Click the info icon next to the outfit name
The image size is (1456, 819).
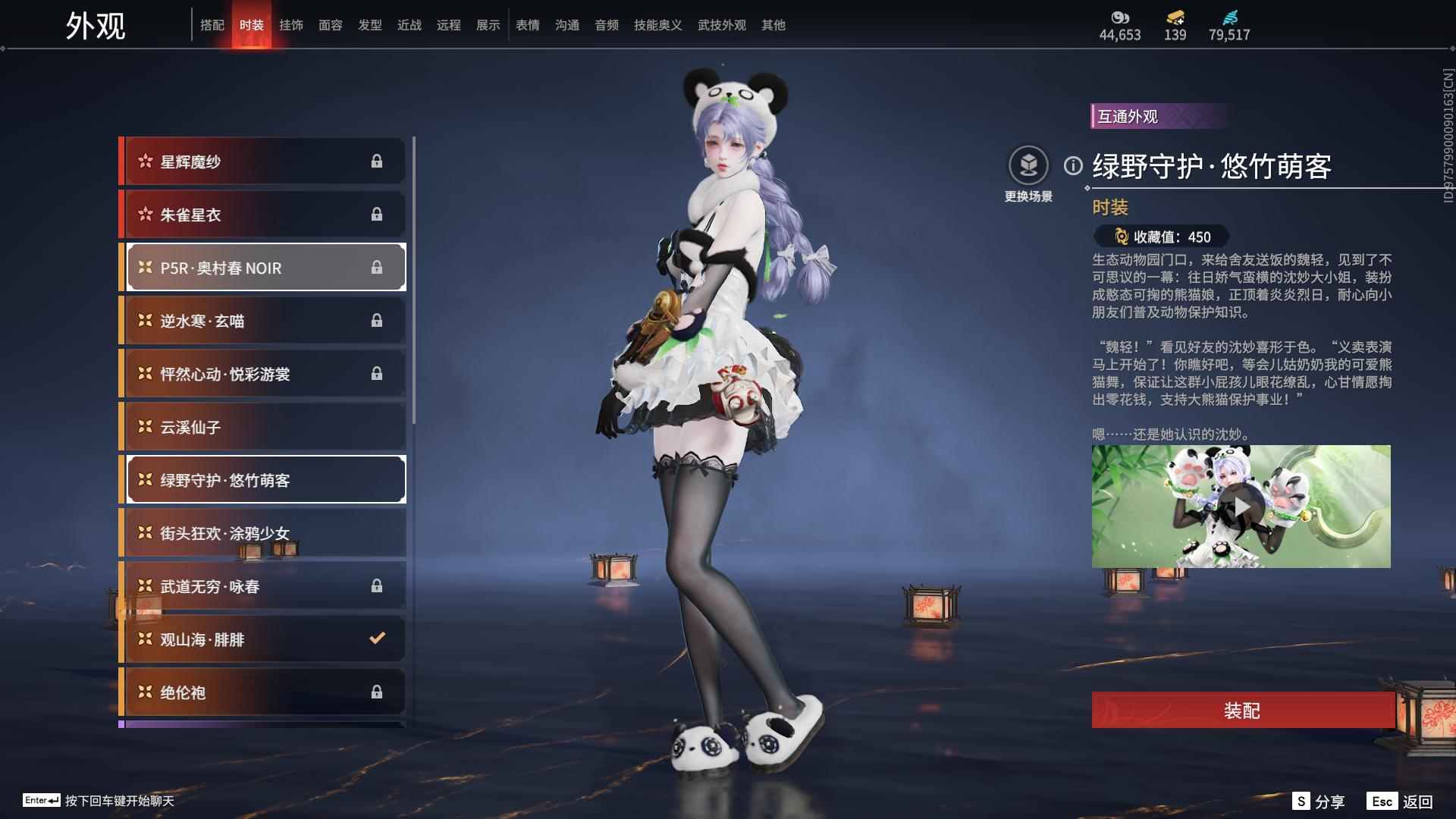pyautogui.click(x=1072, y=167)
